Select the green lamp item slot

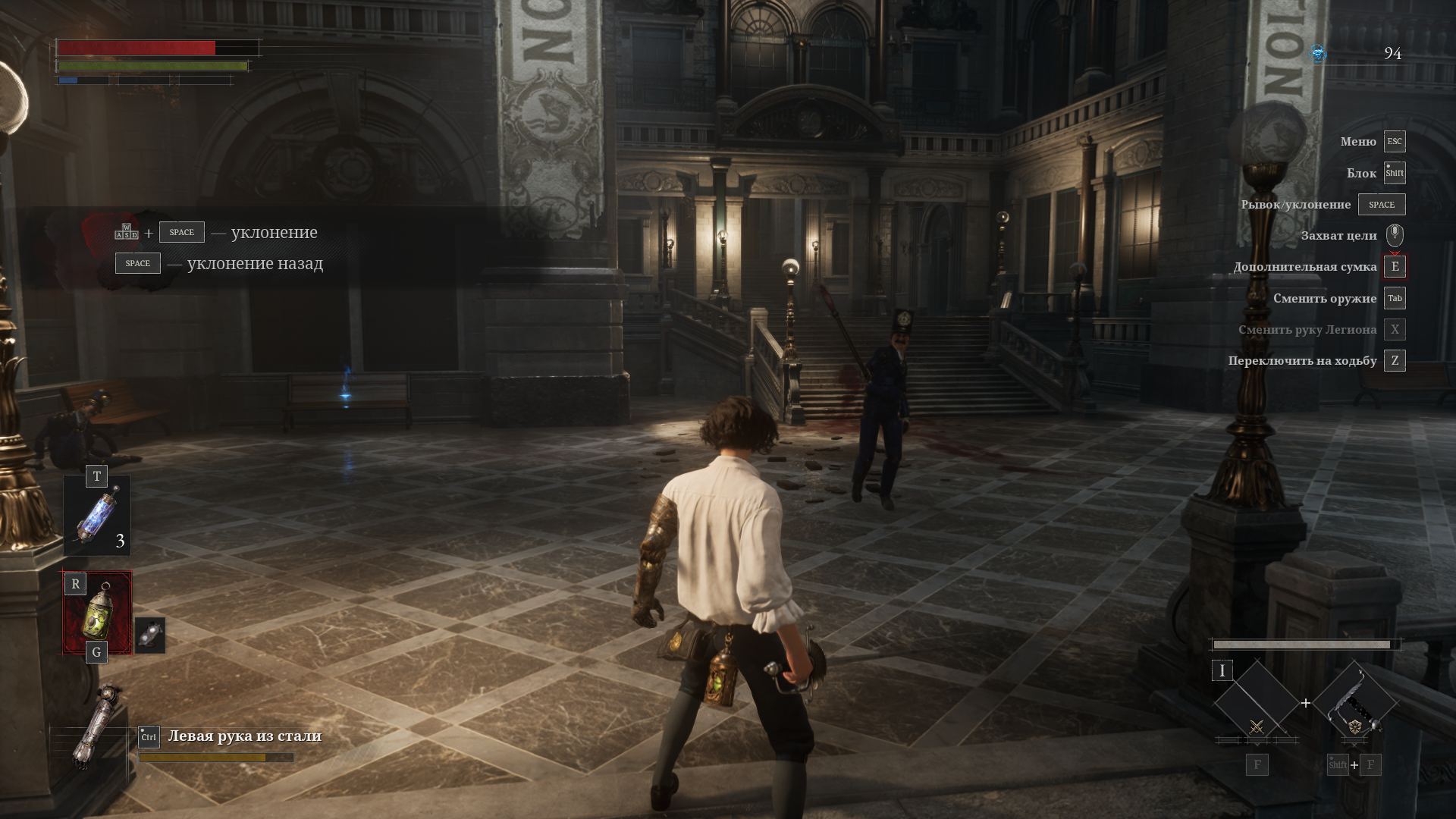[x=98, y=612]
